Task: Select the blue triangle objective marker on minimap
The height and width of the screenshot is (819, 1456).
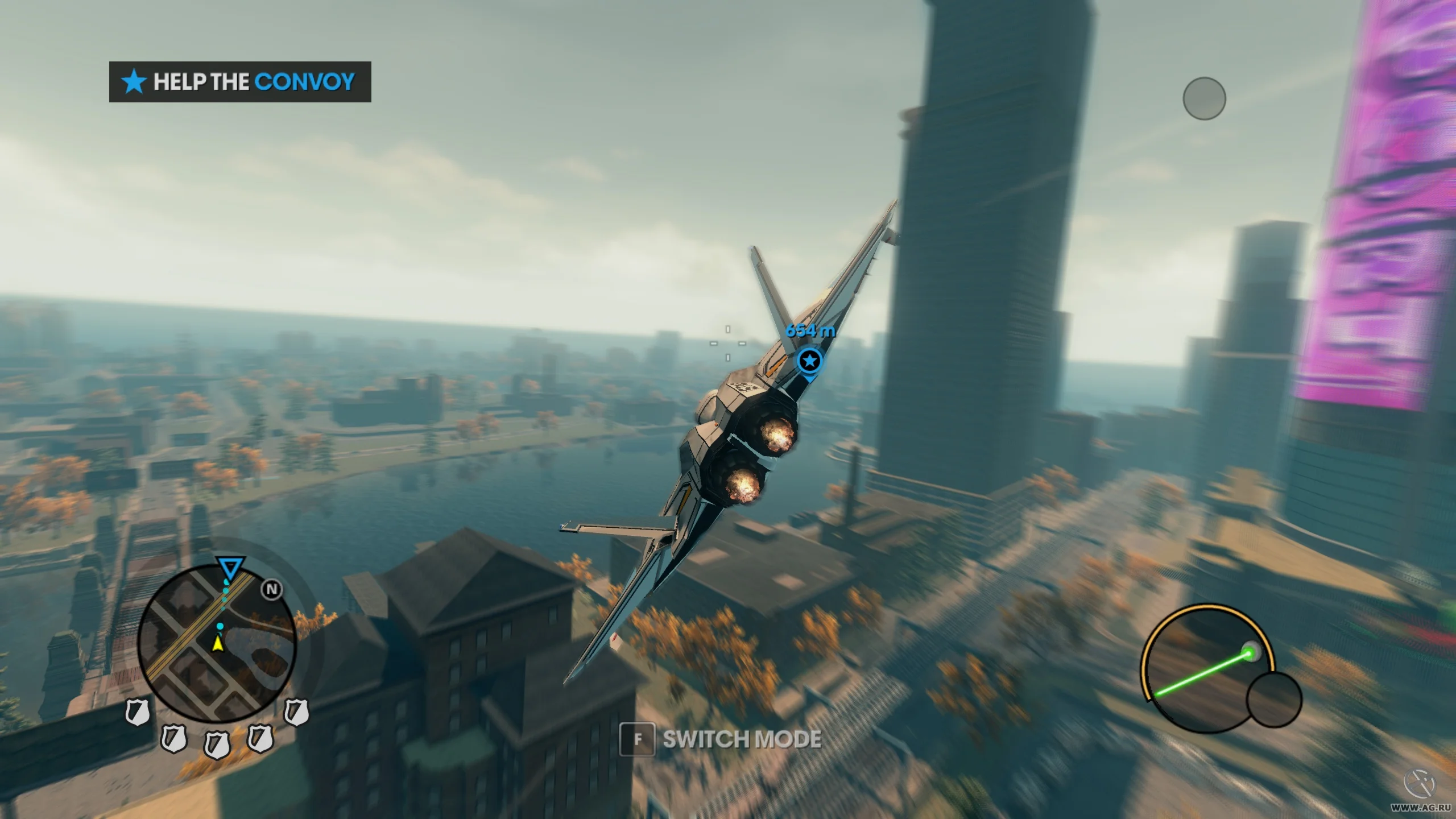Action: coord(230,568)
